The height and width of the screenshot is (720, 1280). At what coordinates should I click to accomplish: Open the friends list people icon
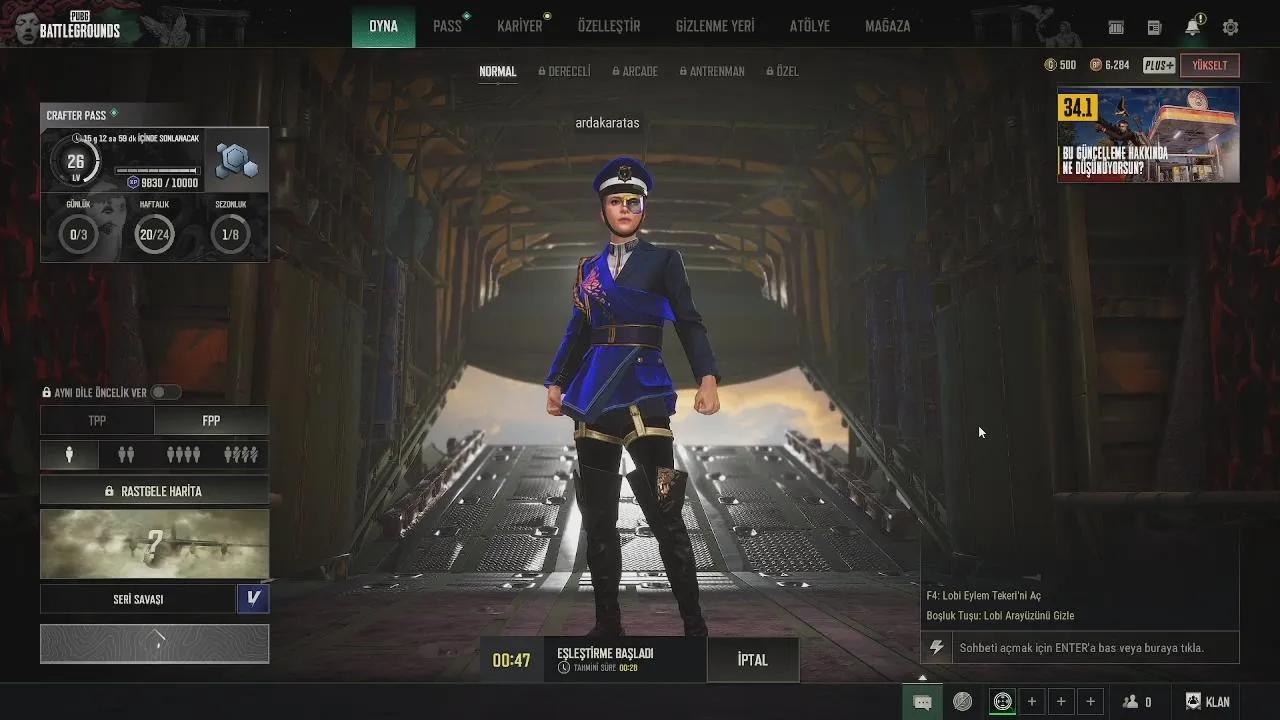pos(1131,701)
